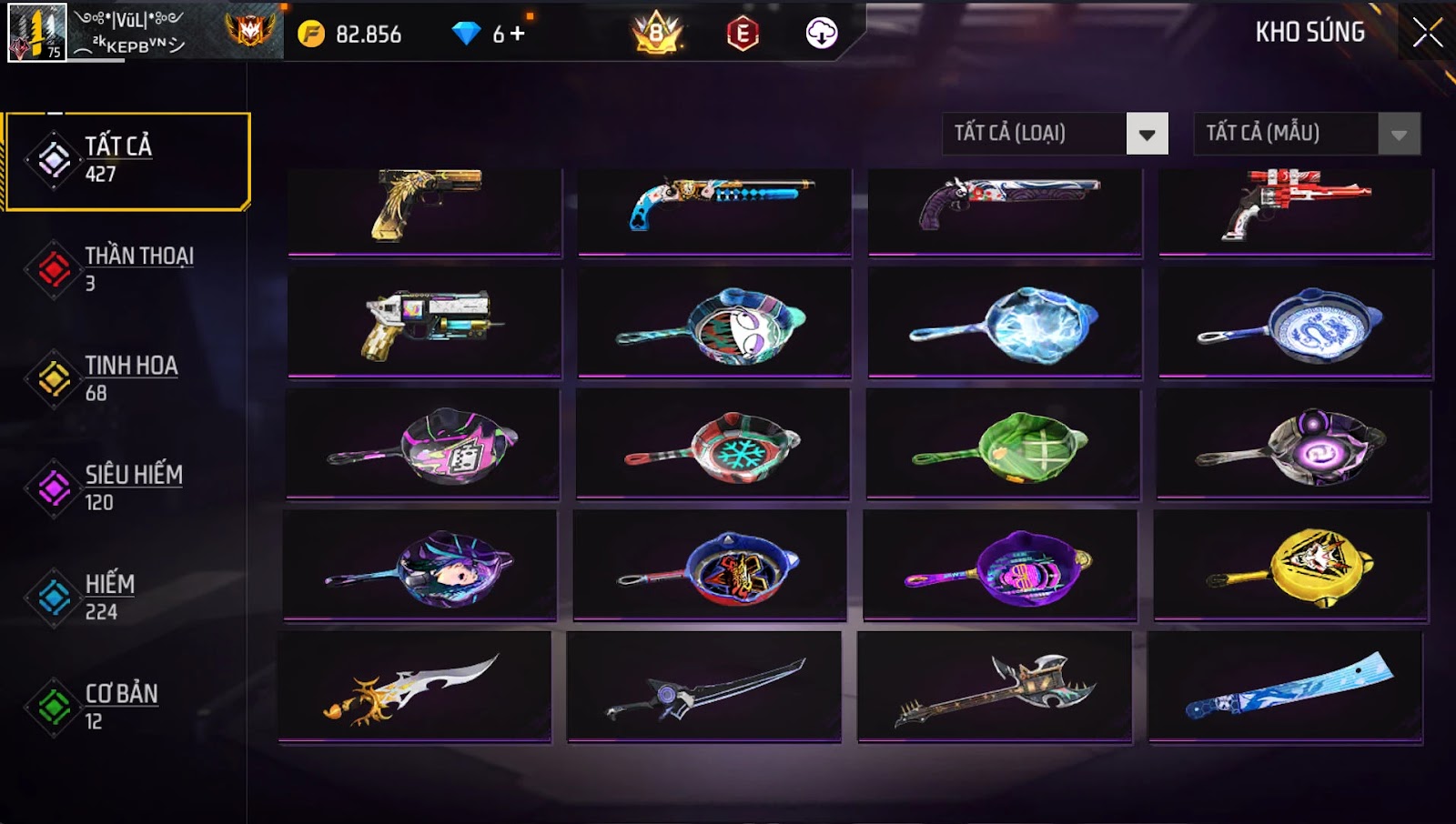The height and width of the screenshot is (824, 1456).
Task: Select the golden pistol skin
Action: 425,207
